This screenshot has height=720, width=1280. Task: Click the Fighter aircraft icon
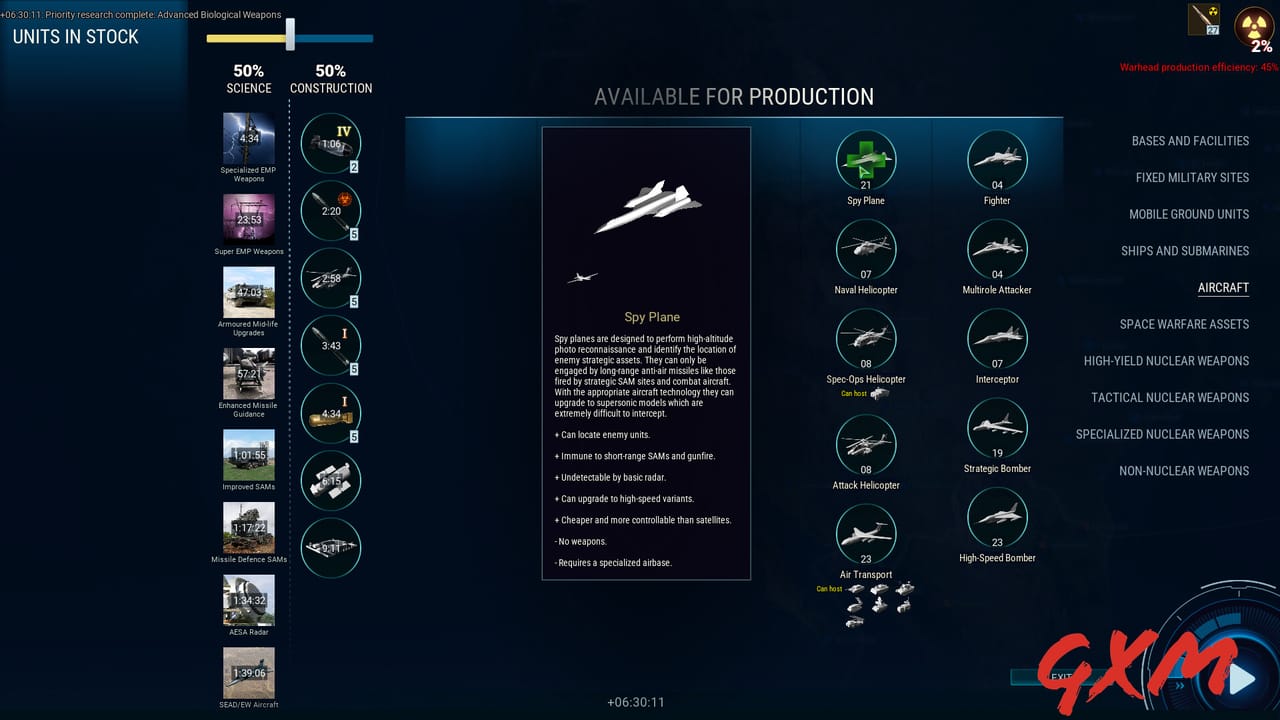click(997, 159)
